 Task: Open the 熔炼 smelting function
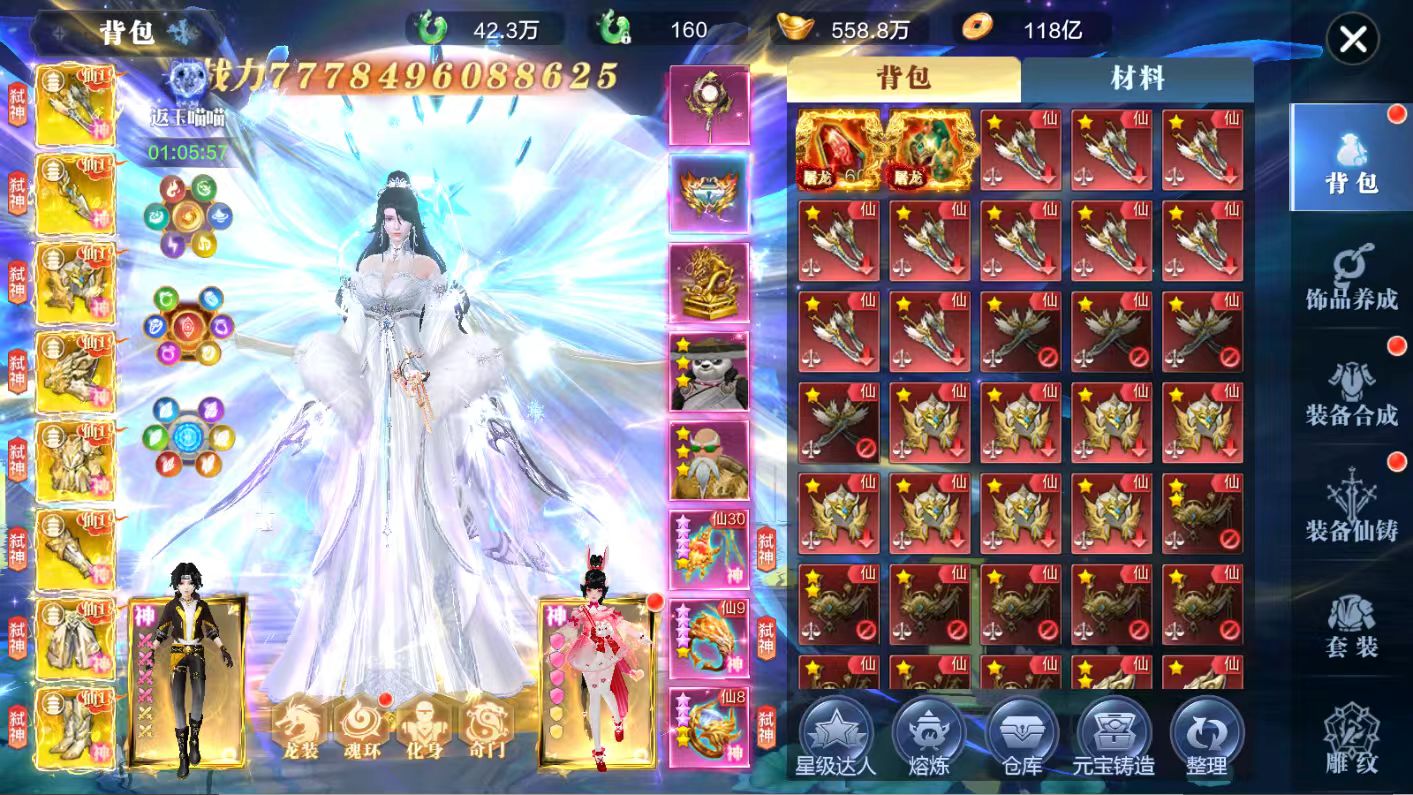tap(928, 738)
